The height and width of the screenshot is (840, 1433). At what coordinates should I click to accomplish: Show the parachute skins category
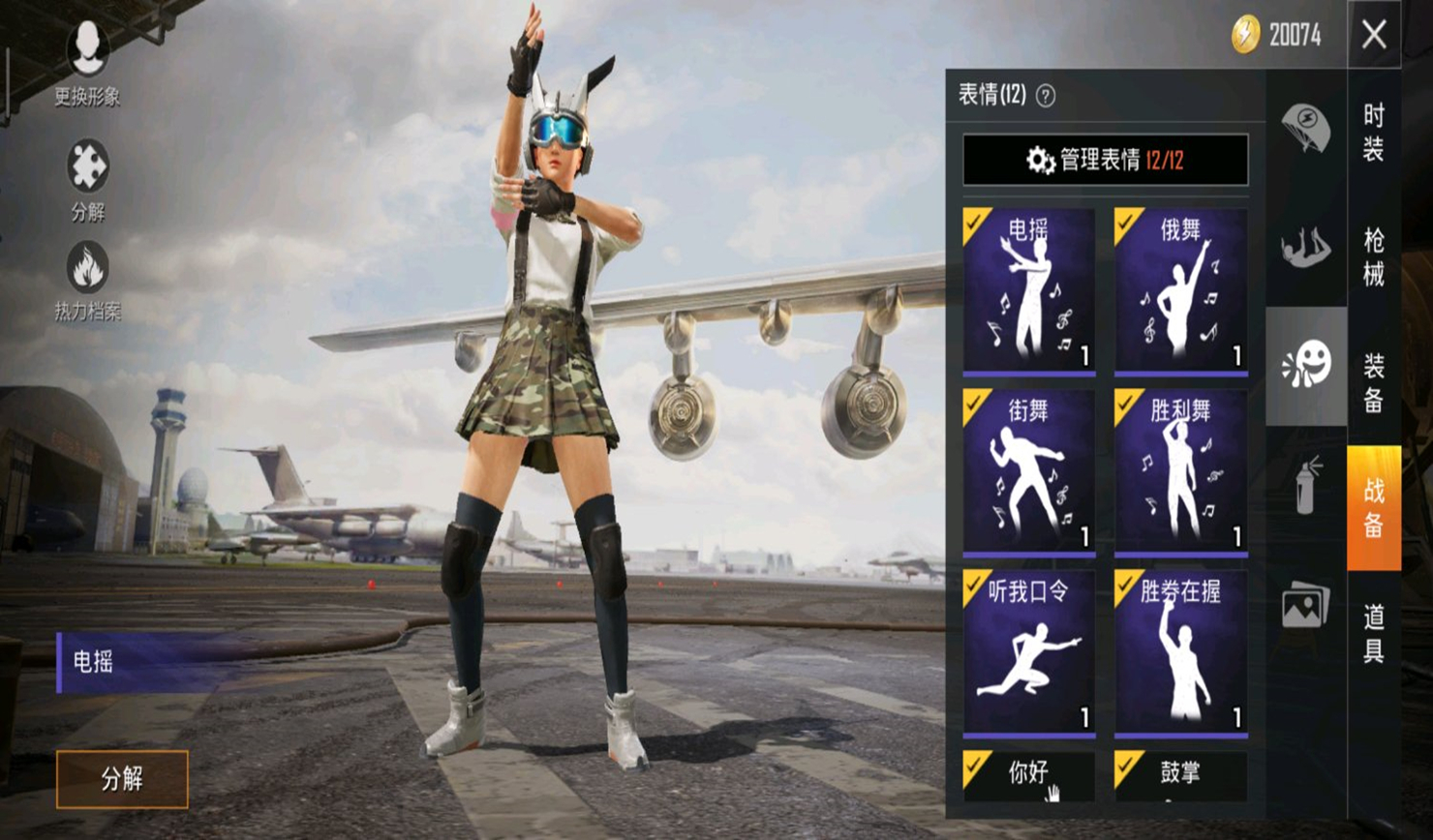pos(1305,128)
